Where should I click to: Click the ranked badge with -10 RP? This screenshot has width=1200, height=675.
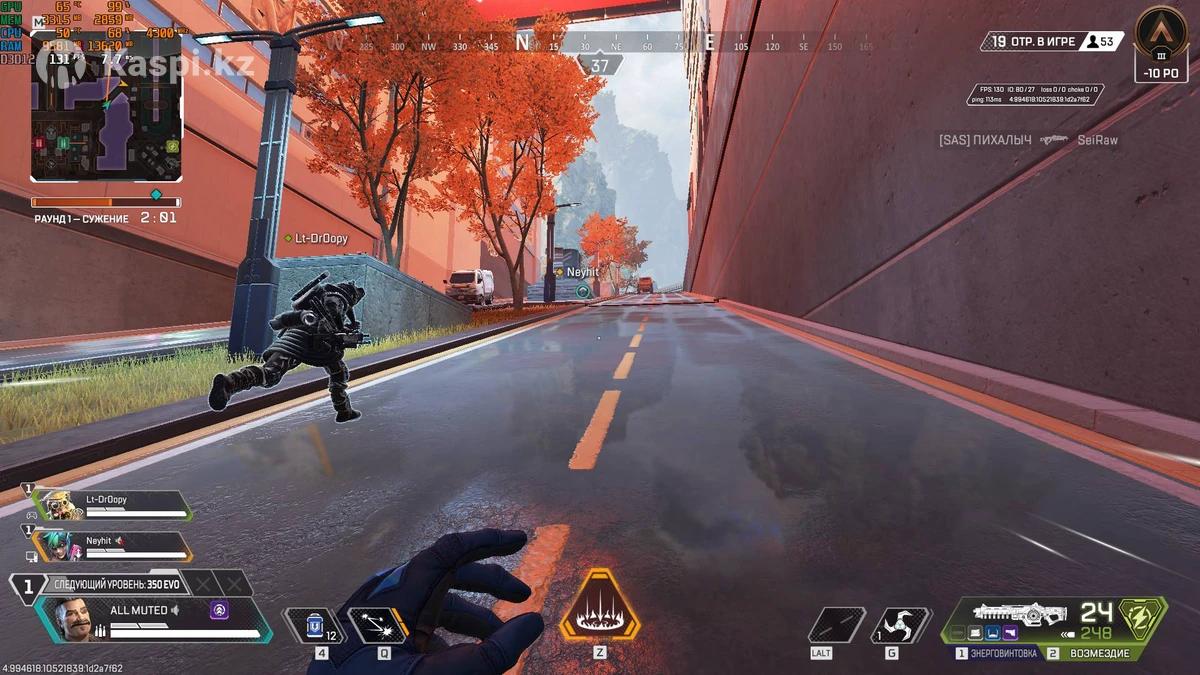[1161, 43]
